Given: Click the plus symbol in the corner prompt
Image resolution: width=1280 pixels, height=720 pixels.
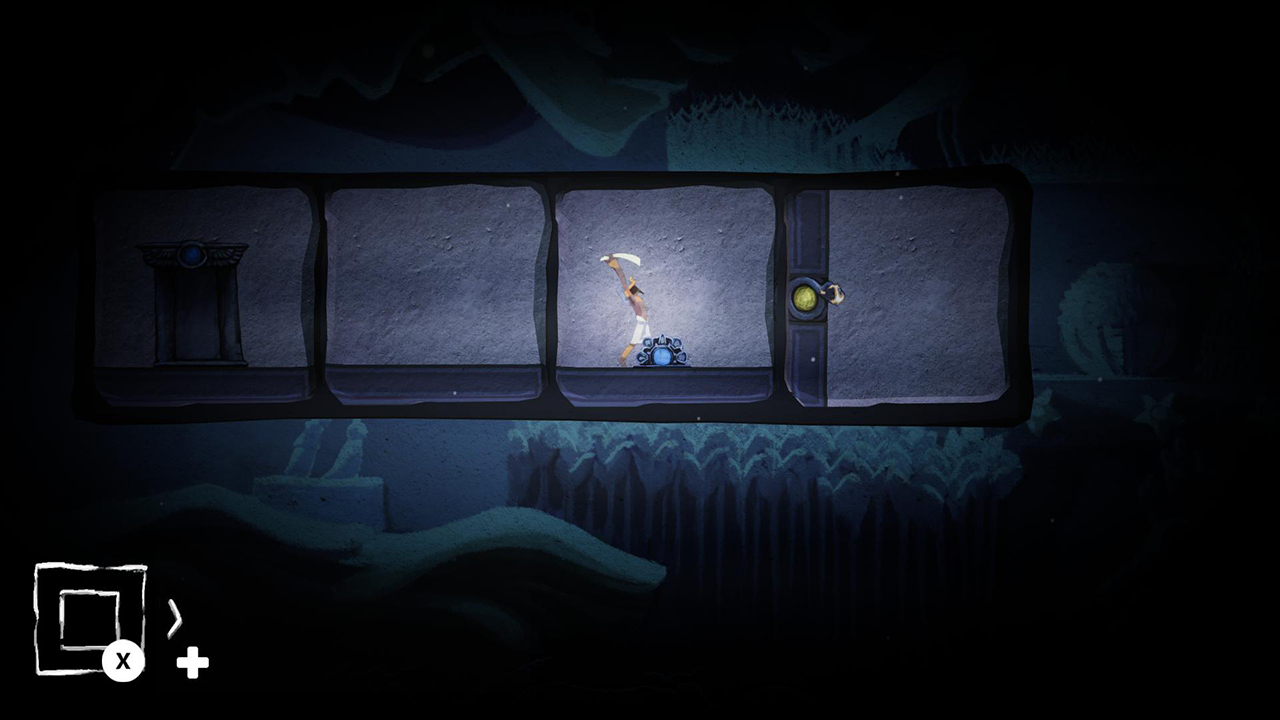Looking at the screenshot, I should tap(192, 662).
